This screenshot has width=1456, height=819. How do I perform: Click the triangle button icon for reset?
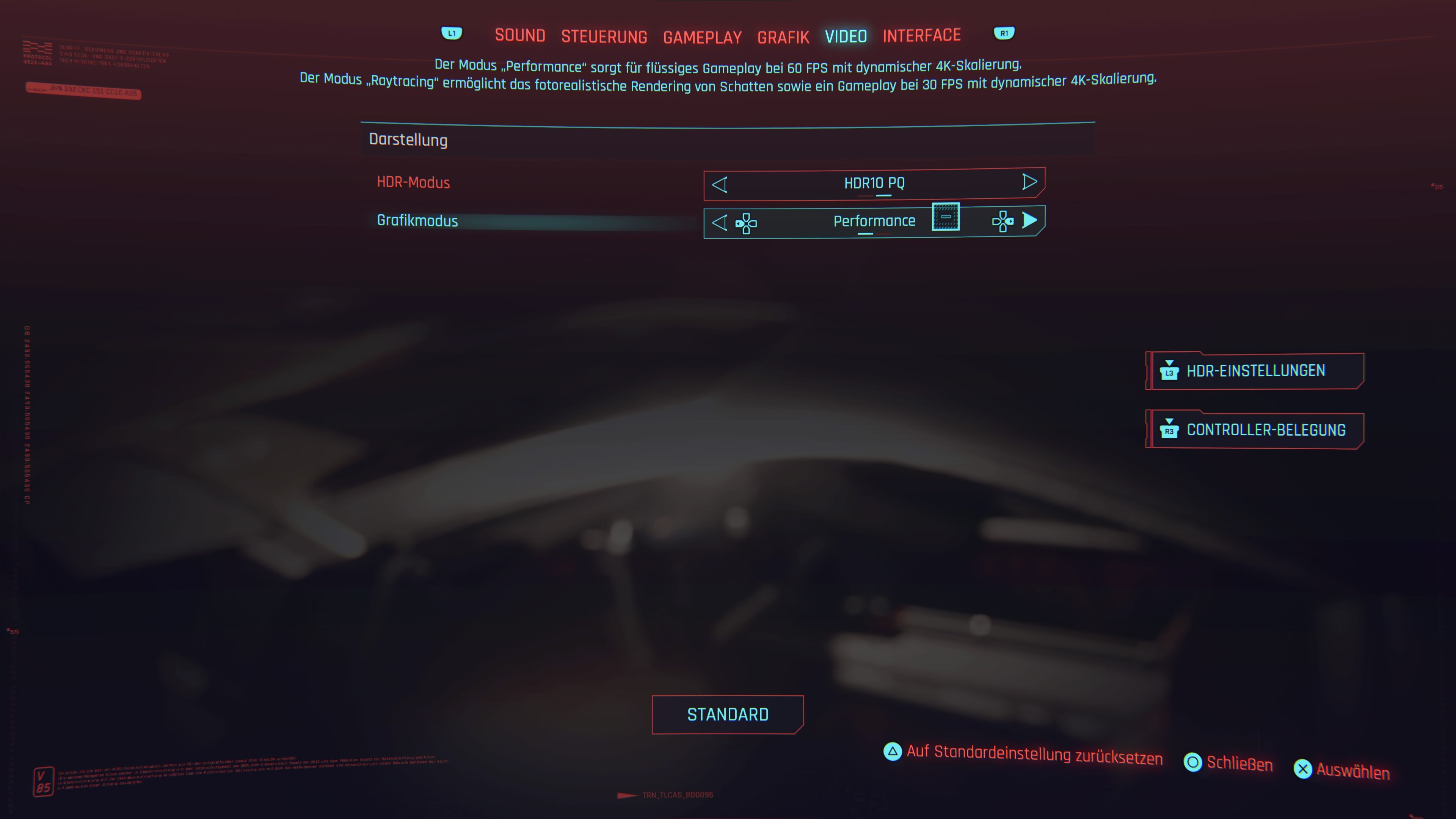(893, 752)
